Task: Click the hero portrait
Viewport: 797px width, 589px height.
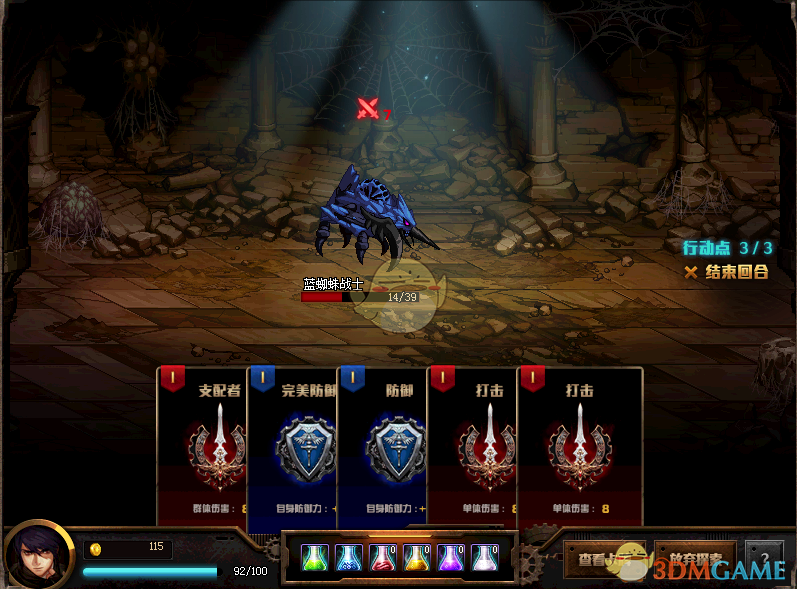Action: tap(37, 555)
